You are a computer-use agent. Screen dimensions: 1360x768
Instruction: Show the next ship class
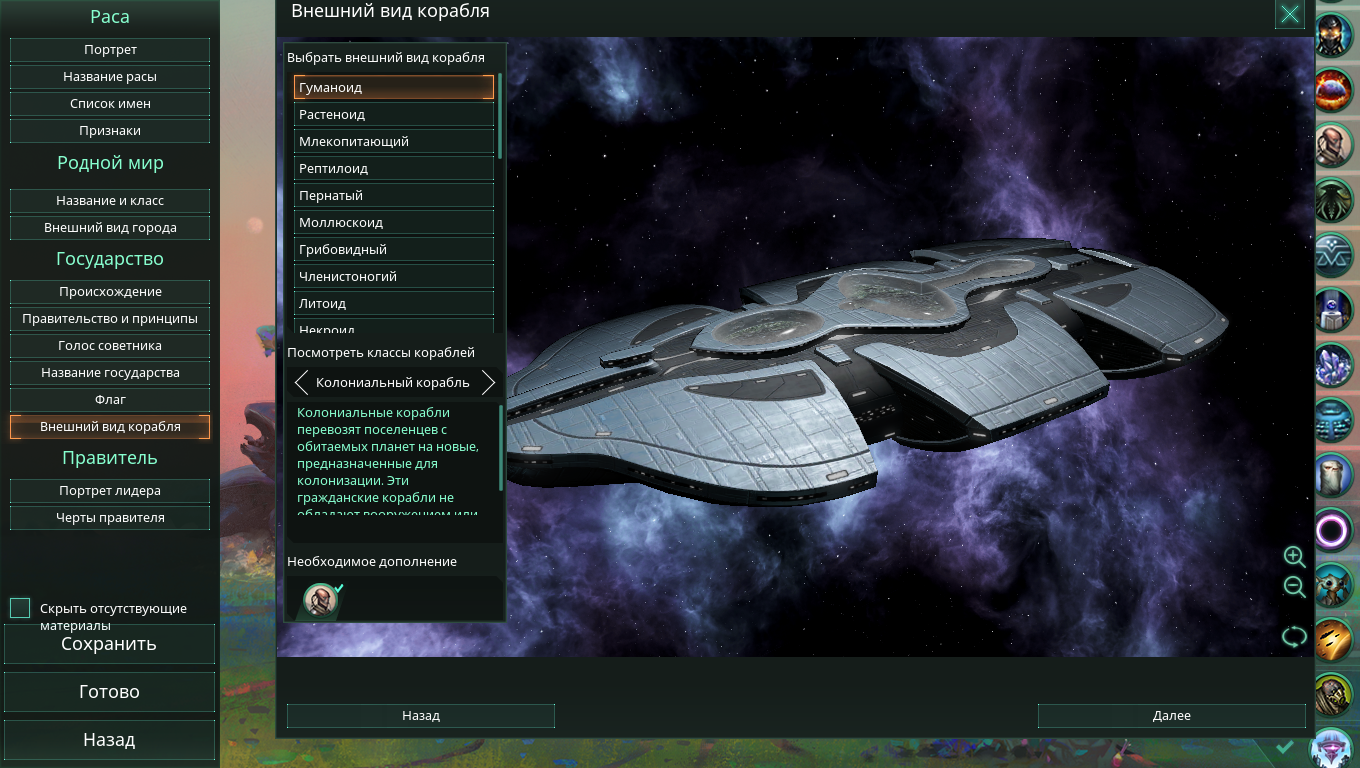tap(488, 383)
